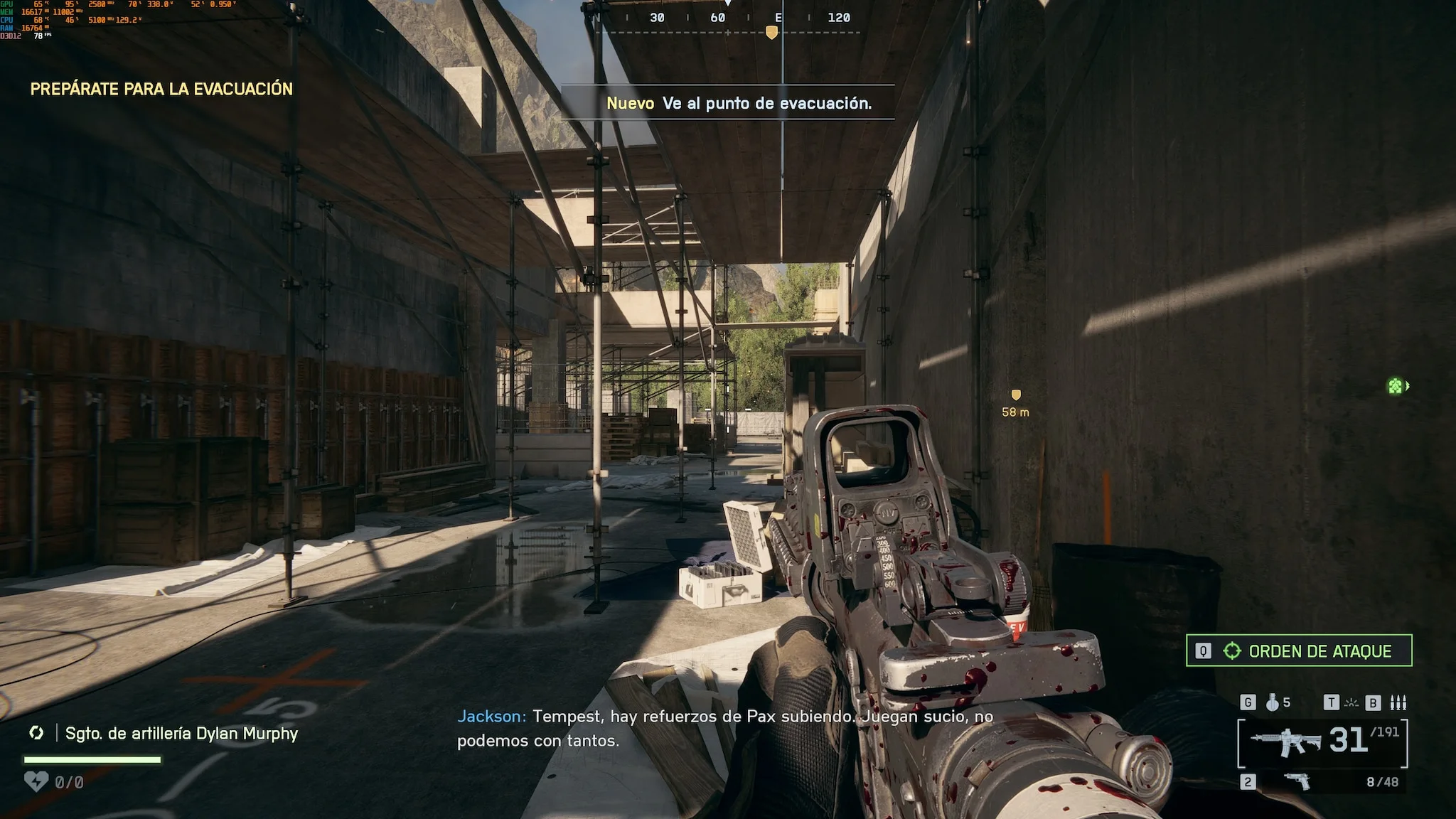Click the objective marker on the compass
1456x819 pixels.
click(x=771, y=33)
